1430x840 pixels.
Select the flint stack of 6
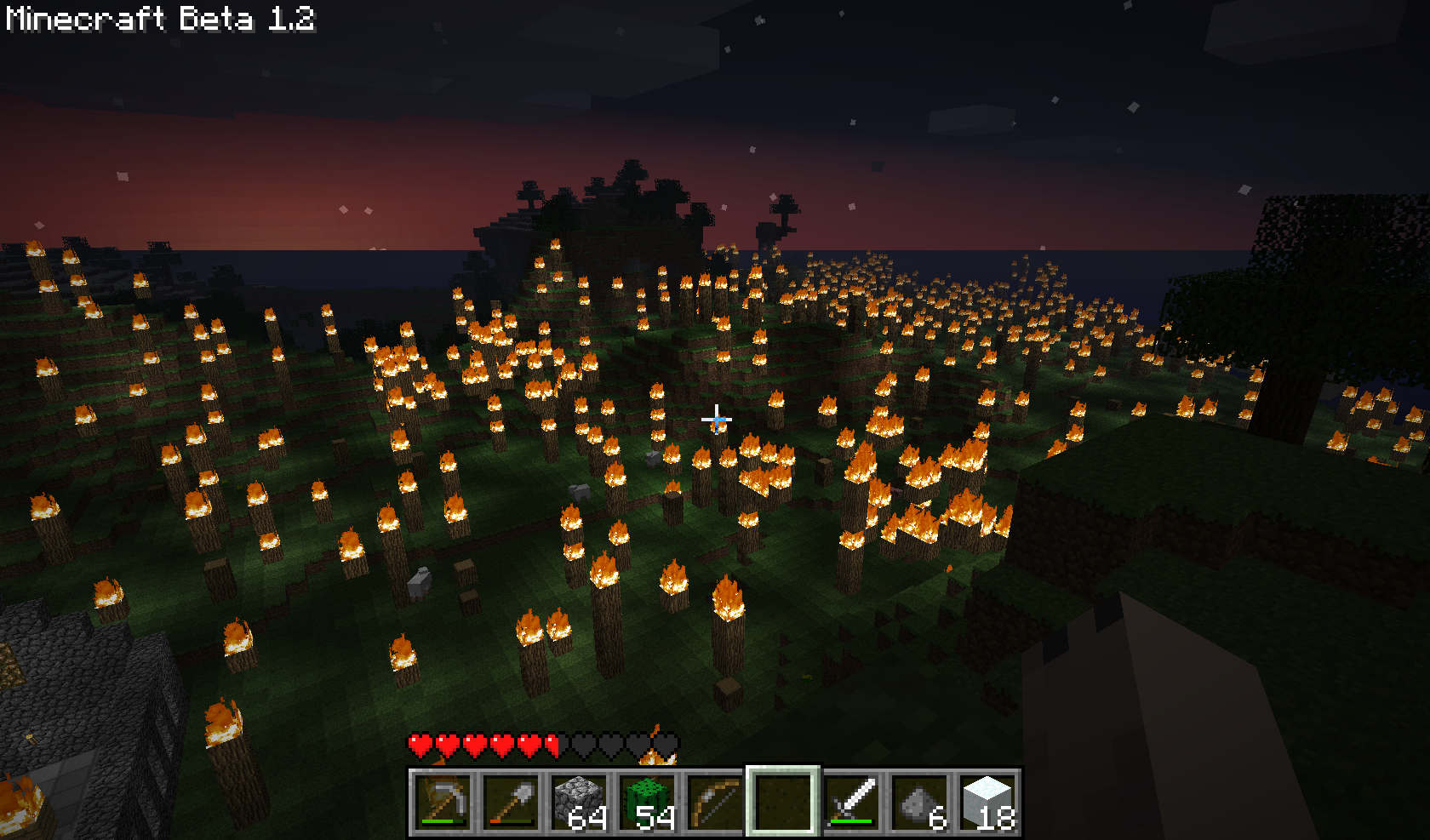pos(919,802)
